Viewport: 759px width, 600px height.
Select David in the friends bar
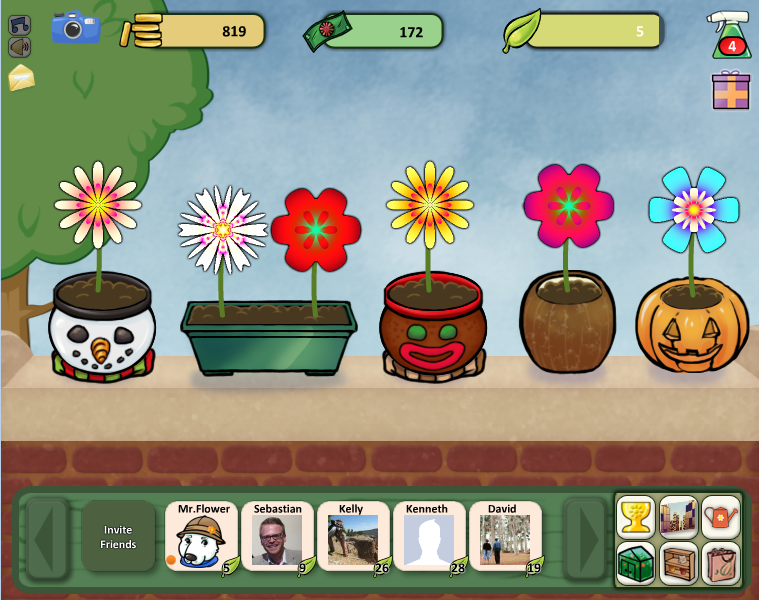pyautogui.click(x=505, y=537)
